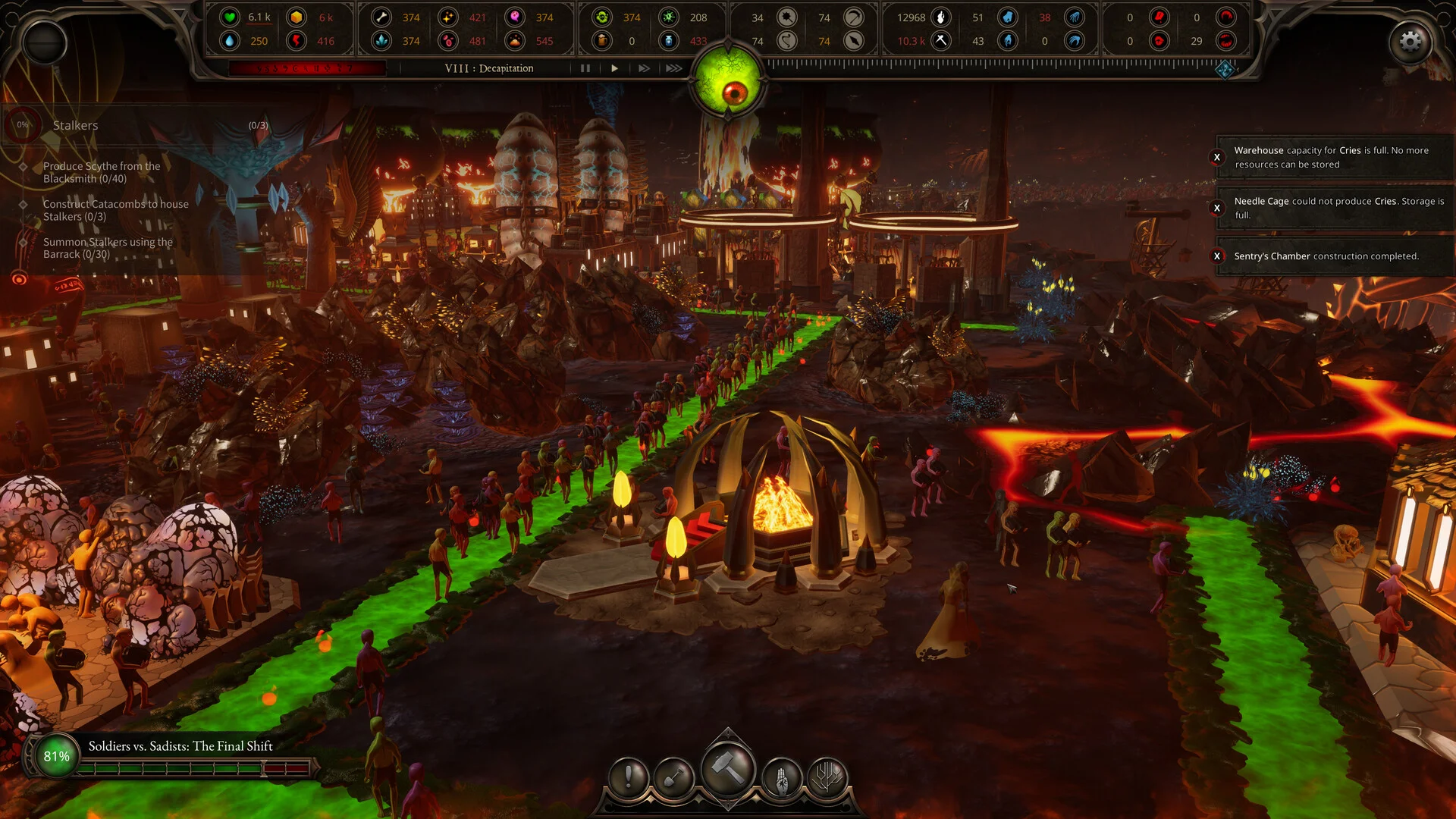Select the Stalkers objective header
1456x819 pixels.
click(76, 125)
